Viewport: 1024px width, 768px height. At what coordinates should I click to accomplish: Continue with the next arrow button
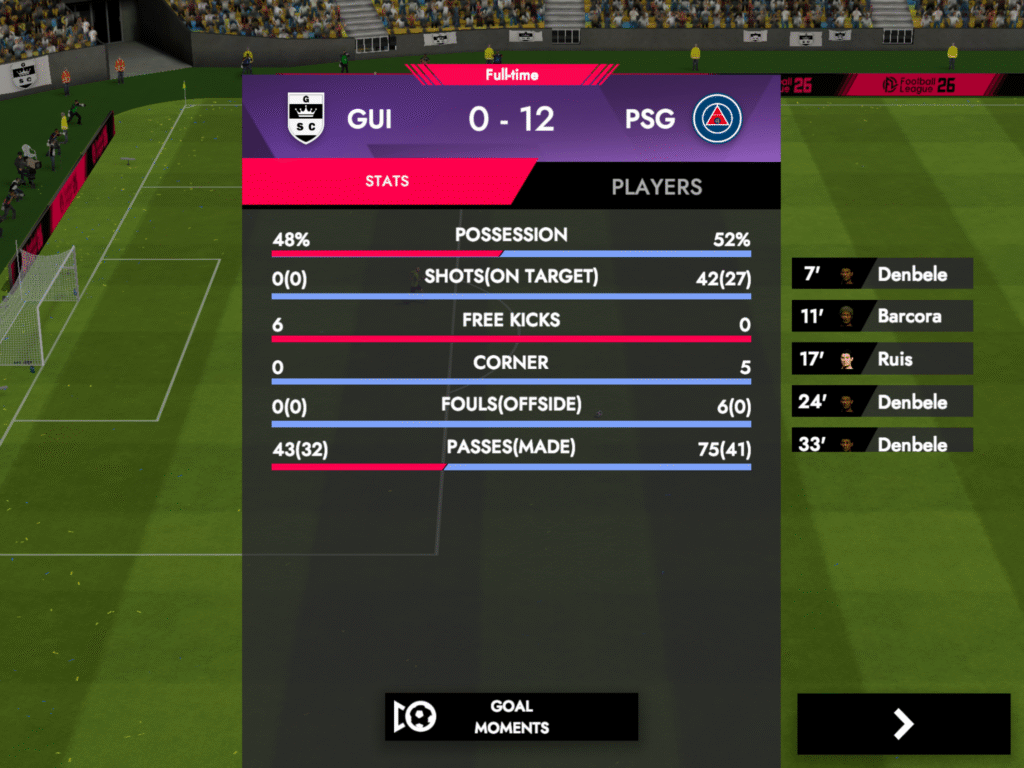903,724
